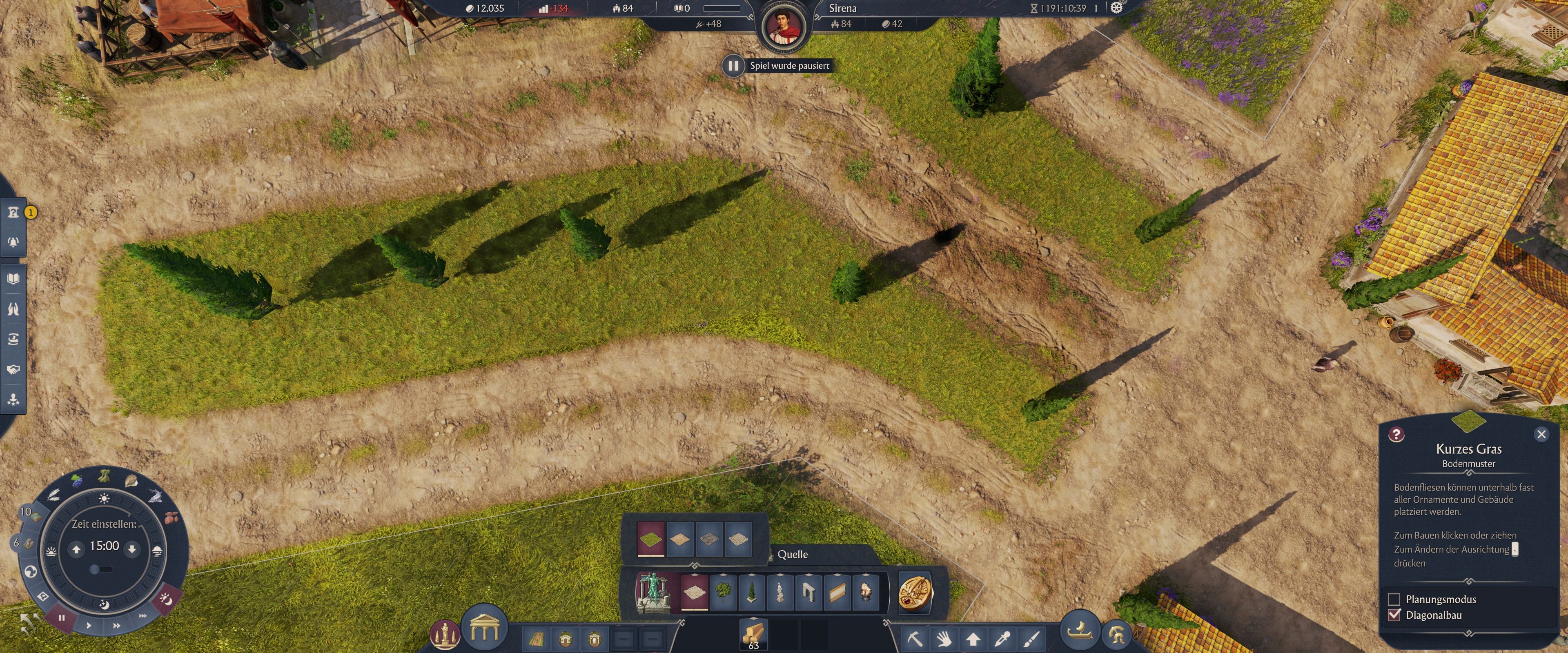Toggle the day-night cycle button
Screen dimensions: 1568x653
pyautogui.click(x=166, y=600)
